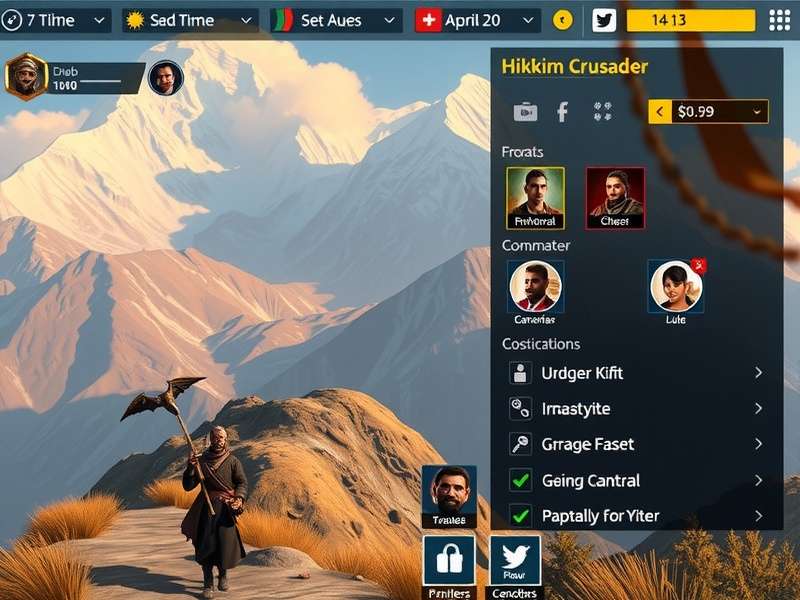Open the Irnastyite entry

636,409
